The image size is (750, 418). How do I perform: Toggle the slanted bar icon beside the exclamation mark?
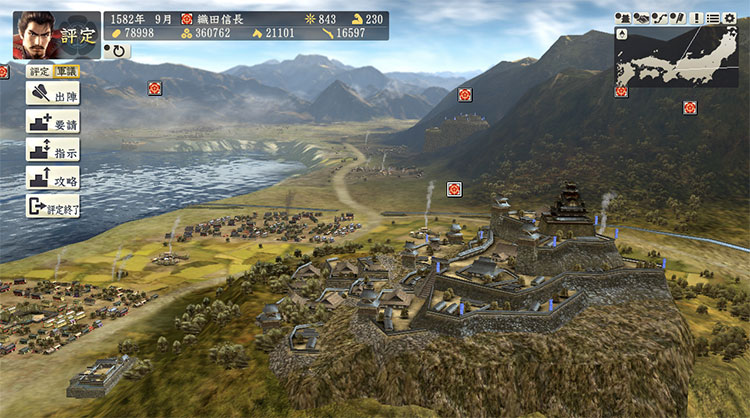tap(676, 18)
